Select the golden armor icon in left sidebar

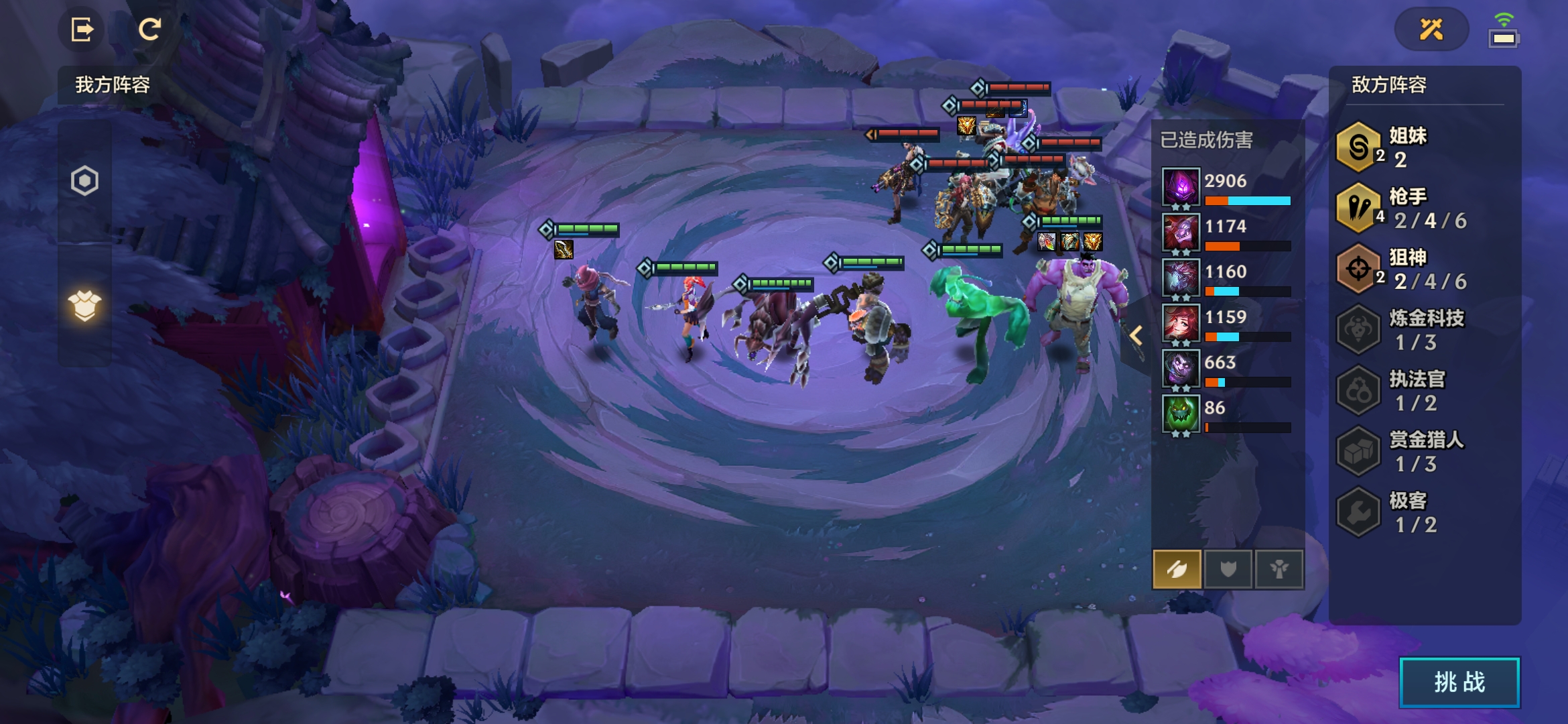(85, 306)
